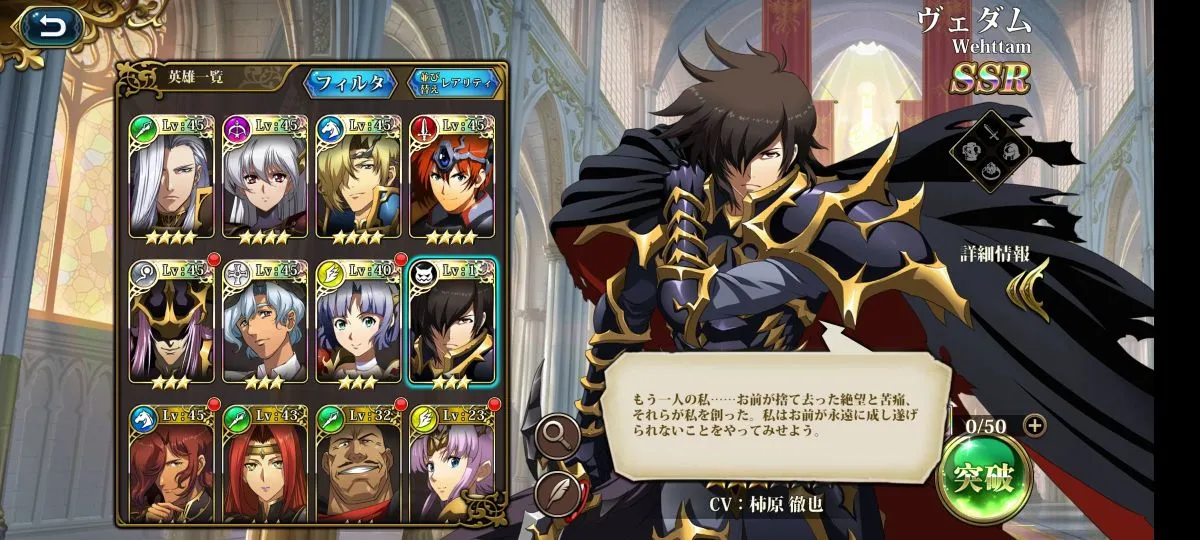The height and width of the screenshot is (540, 1200).
Task: Choose the Lv 43 red-haired hero with circlet
Action: tap(264, 460)
